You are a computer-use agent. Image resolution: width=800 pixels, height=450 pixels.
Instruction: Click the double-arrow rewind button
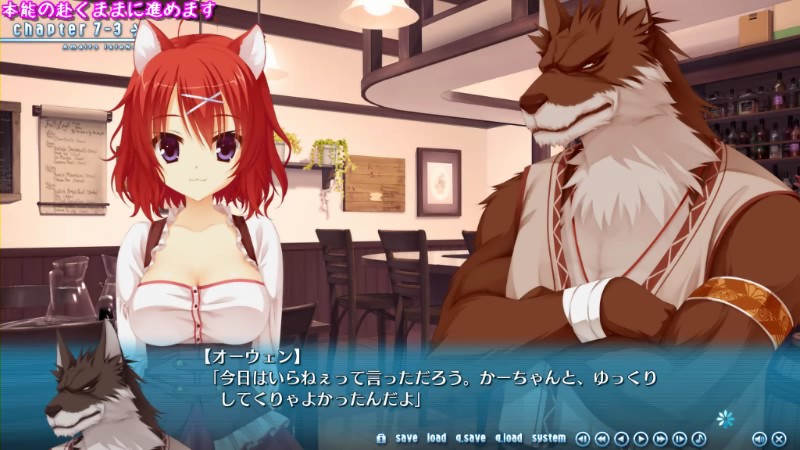pos(601,438)
